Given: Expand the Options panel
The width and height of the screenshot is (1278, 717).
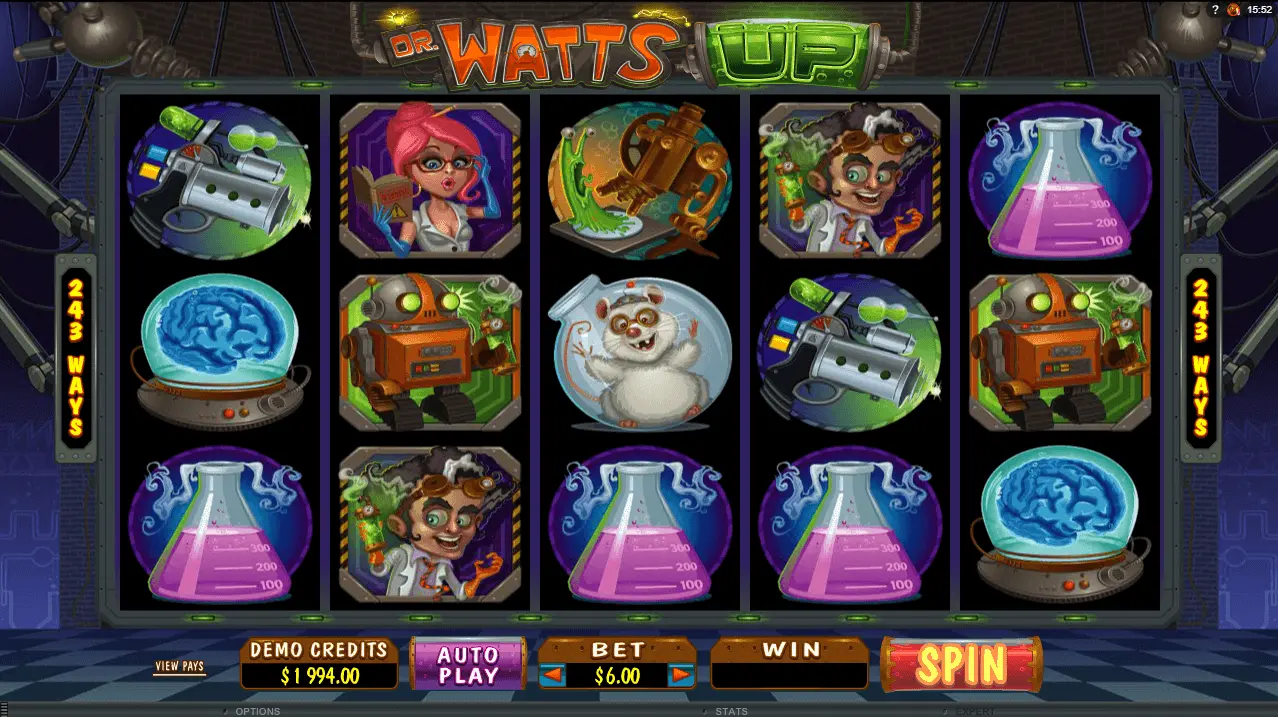Looking at the screenshot, I should pos(256,712).
